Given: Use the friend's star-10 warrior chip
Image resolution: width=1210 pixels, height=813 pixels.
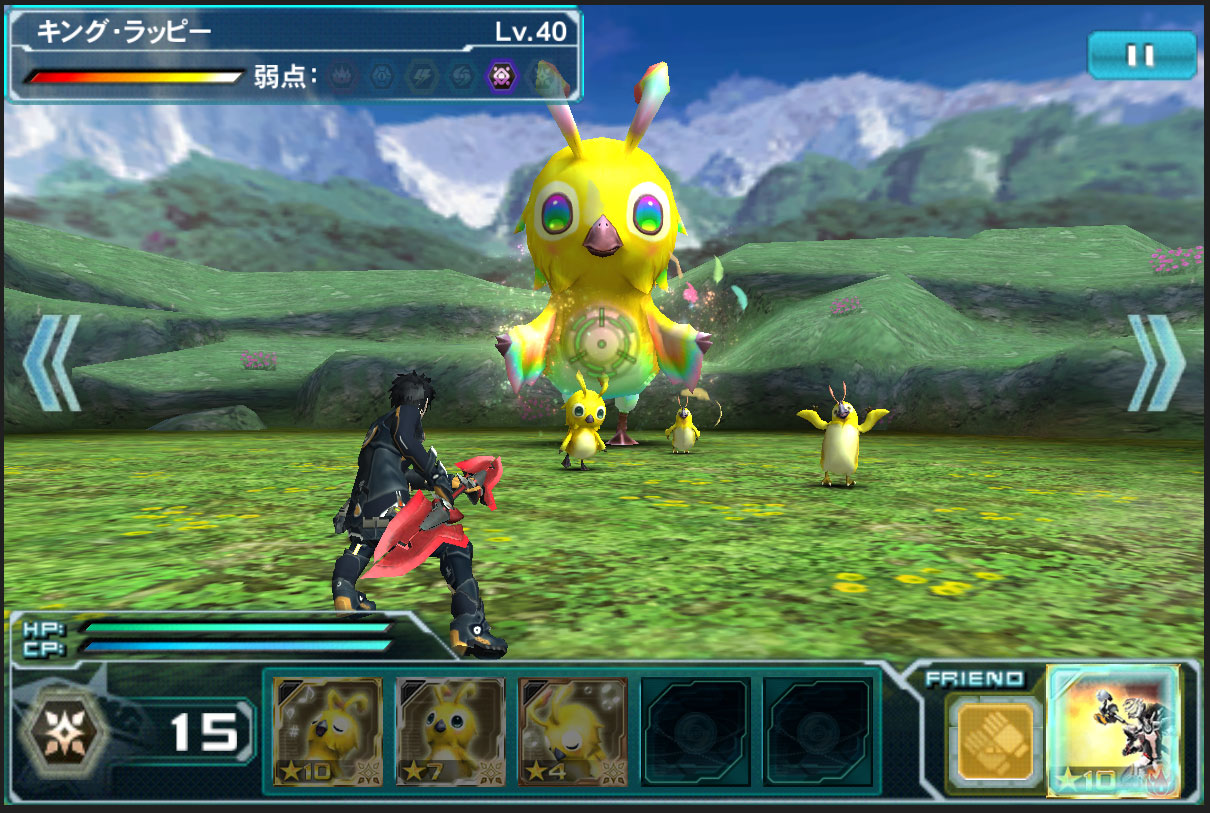Looking at the screenshot, I should [1113, 731].
